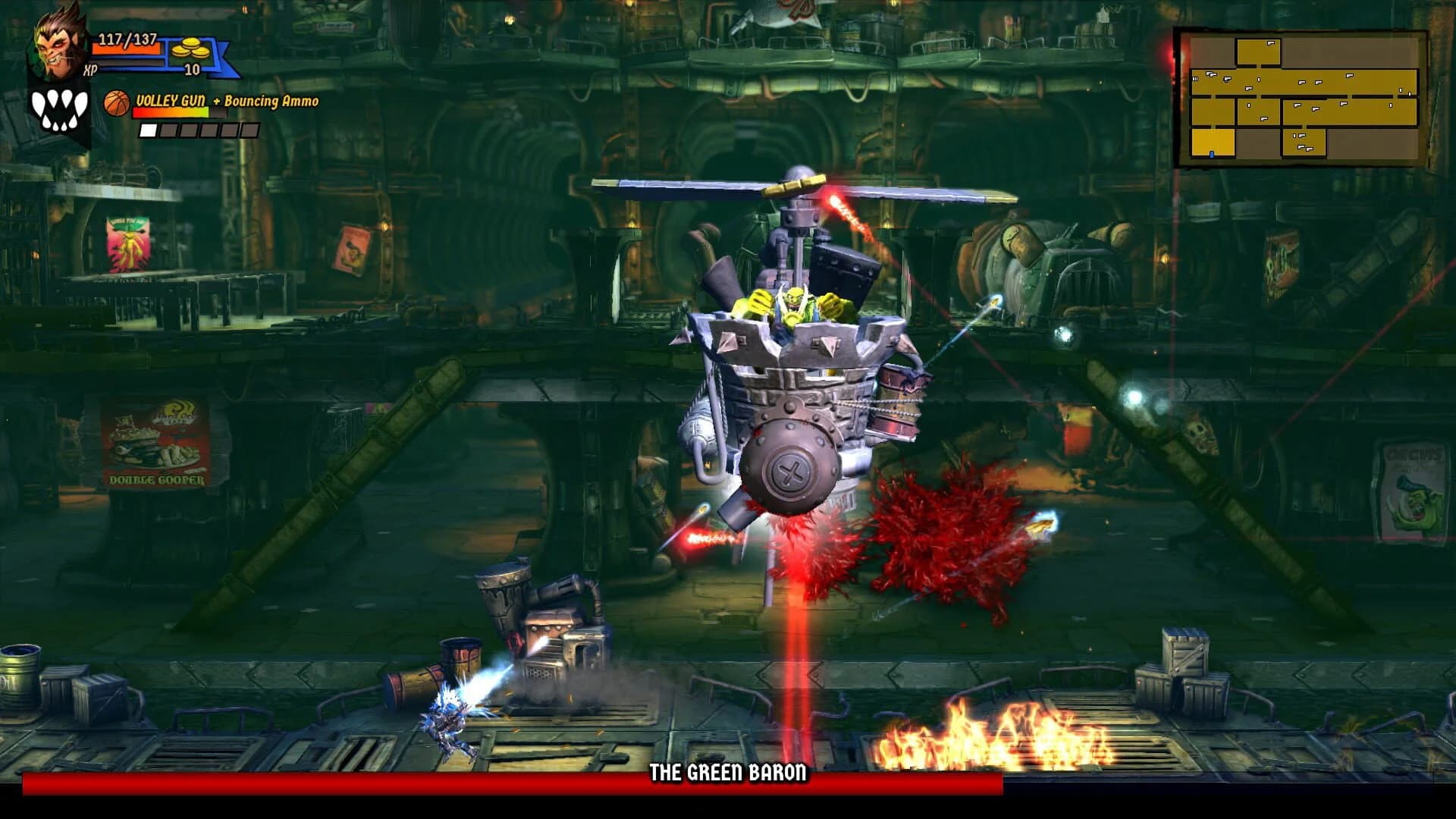
Task: Click the blue player marker on the minimap
Action: pos(1211,155)
